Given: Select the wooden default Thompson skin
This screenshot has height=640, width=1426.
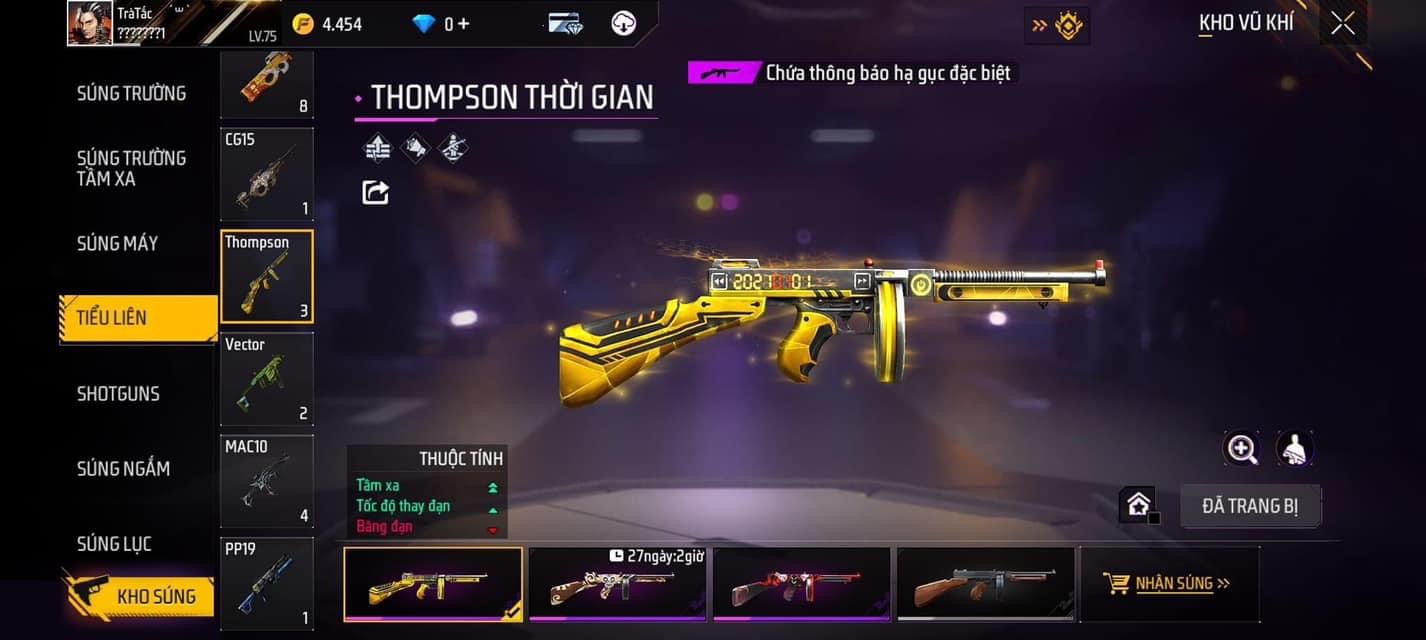Looking at the screenshot, I should pyautogui.click(x=985, y=584).
